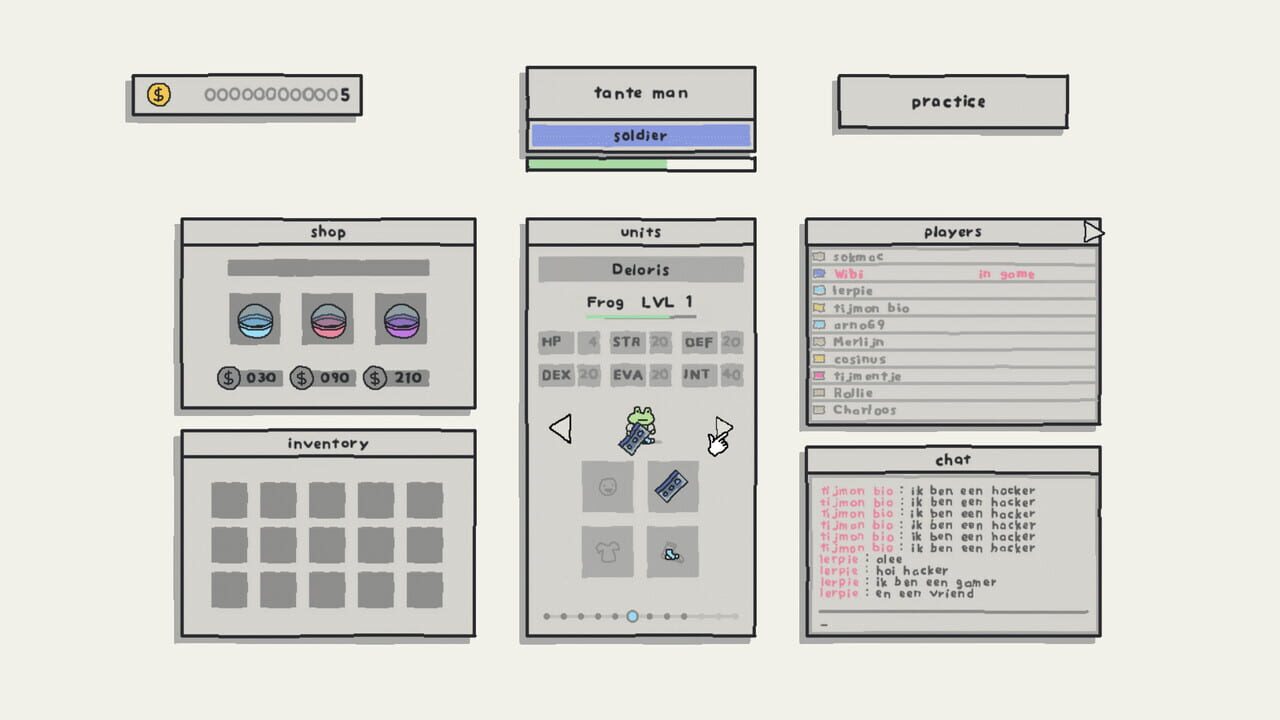Select the blue potion in the shop
The width and height of the screenshot is (1280, 720).
click(253, 318)
